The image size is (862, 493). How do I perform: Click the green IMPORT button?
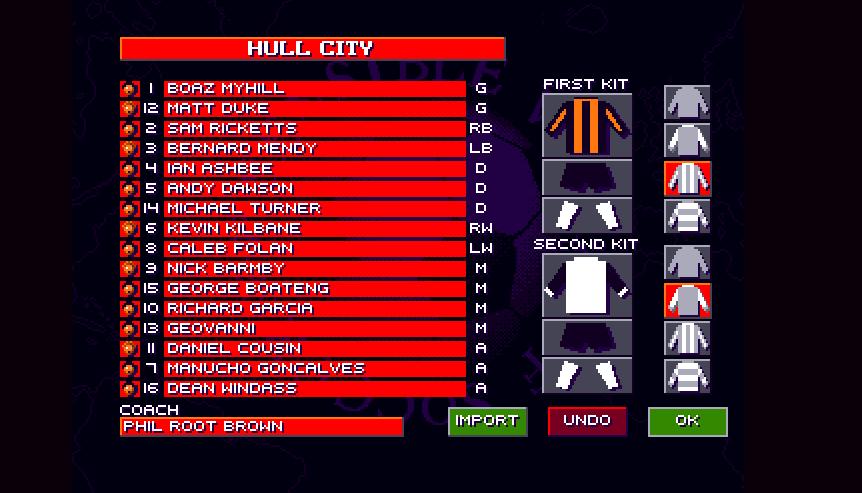click(487, 421)
